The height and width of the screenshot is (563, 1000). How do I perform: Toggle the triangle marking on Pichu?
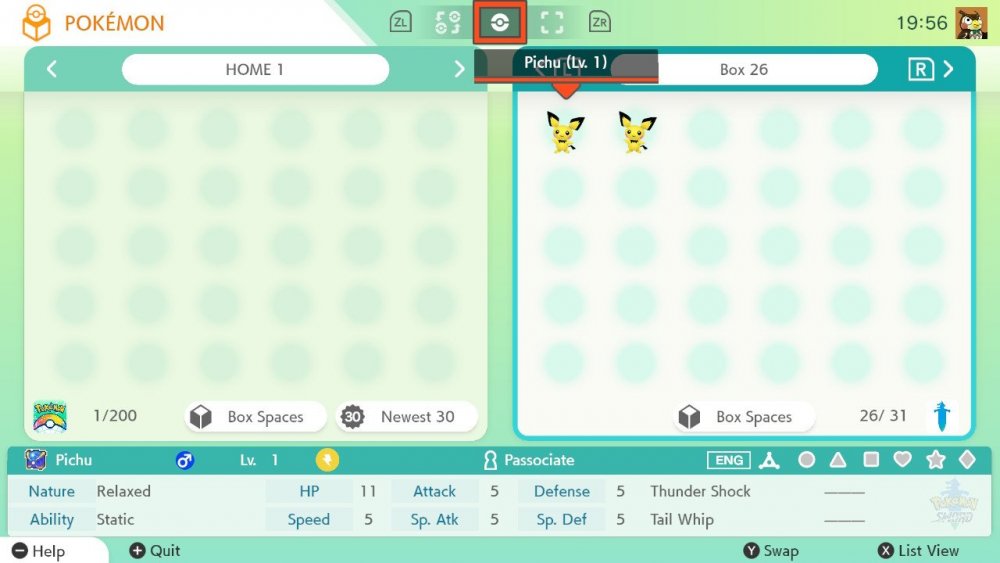pos(839,460)
